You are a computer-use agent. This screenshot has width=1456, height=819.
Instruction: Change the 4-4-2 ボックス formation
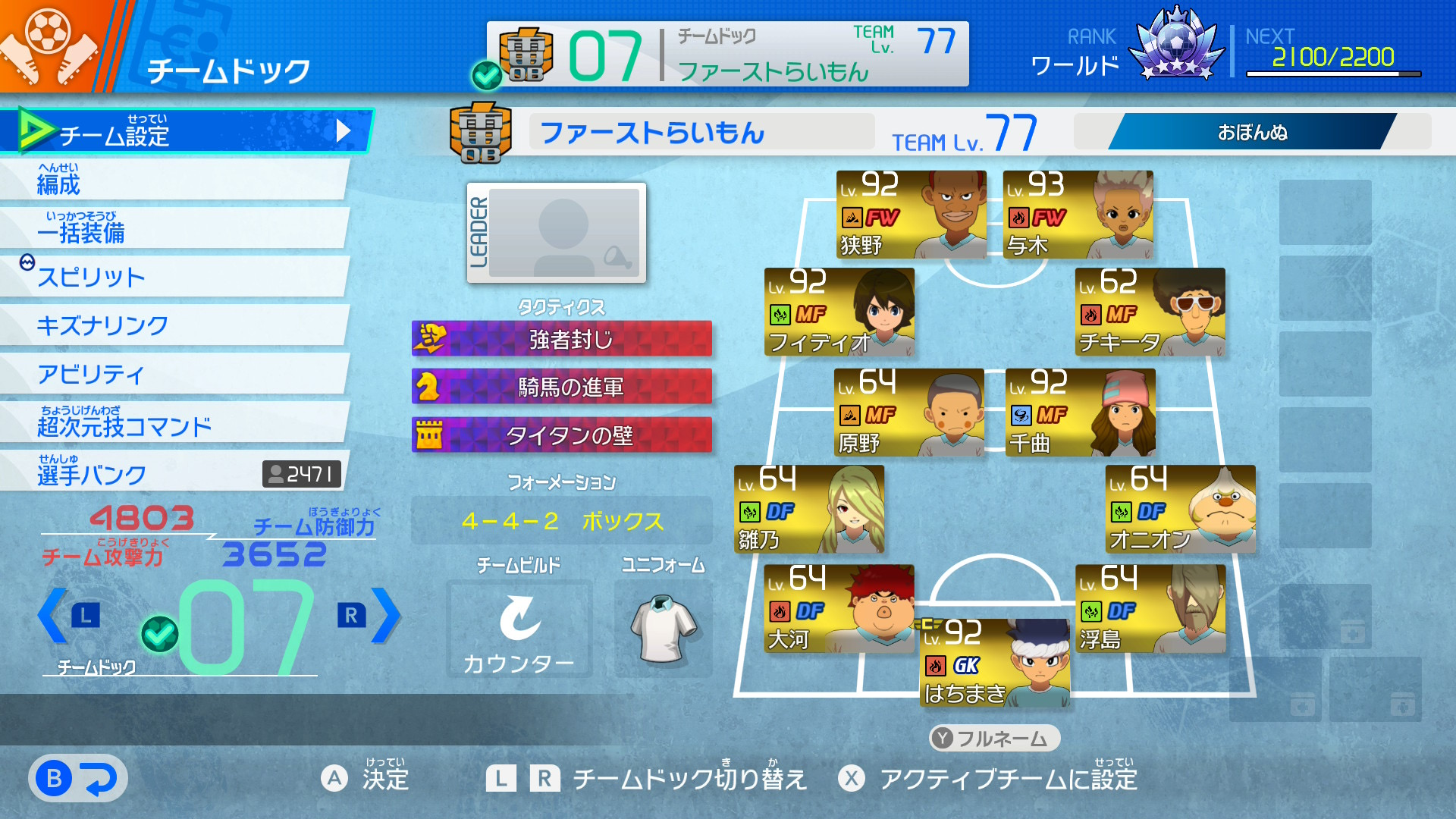561,521
